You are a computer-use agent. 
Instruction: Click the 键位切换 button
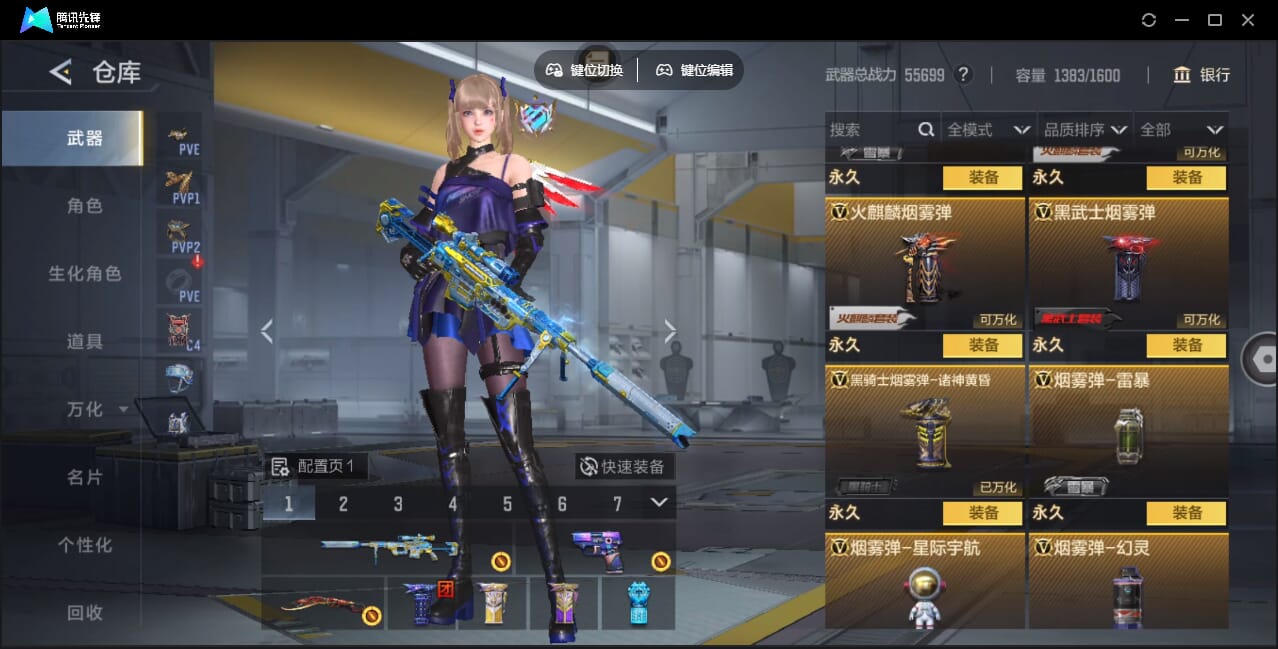tap(585, 70)
